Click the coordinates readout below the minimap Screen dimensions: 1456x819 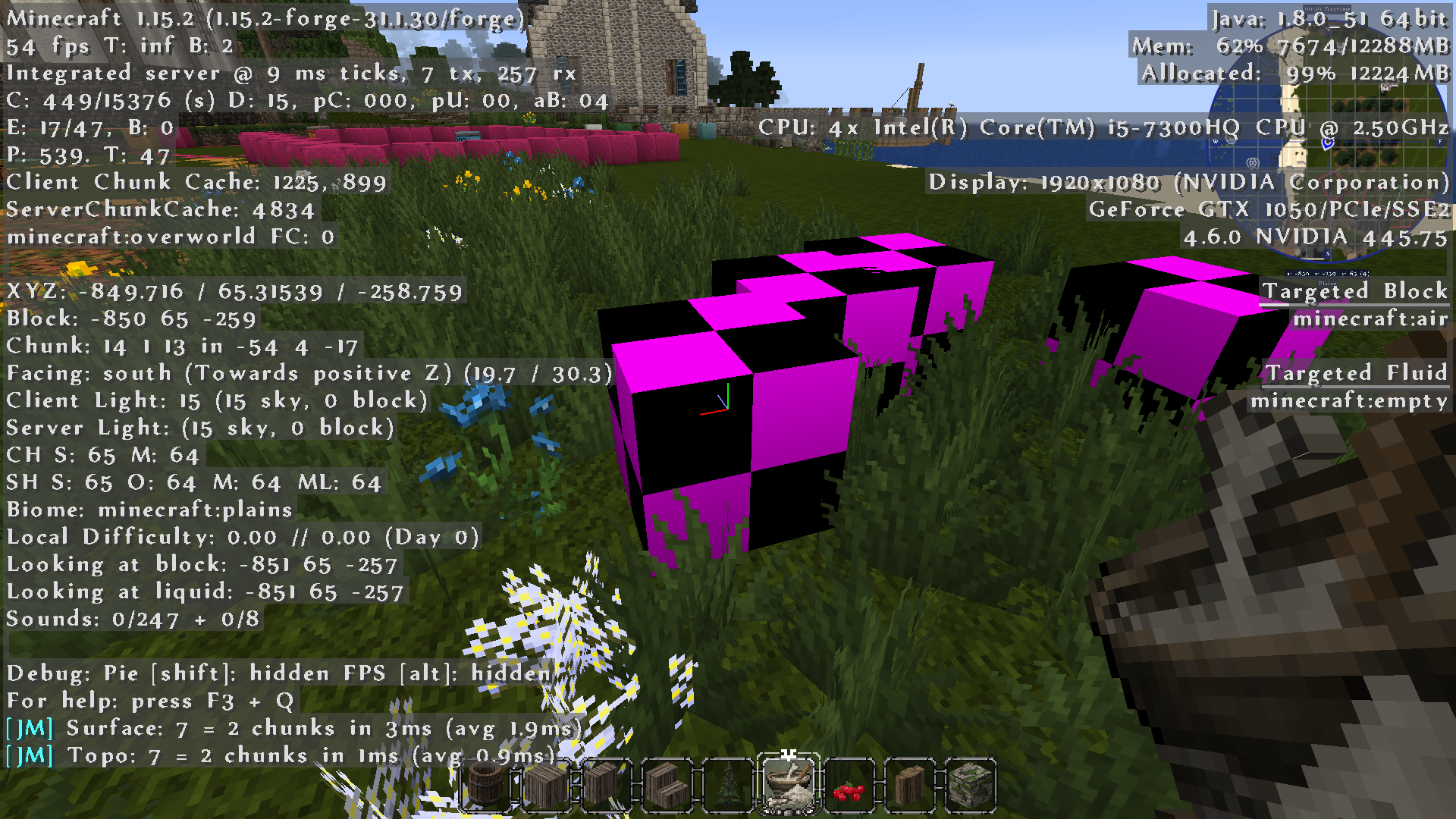[x=1328, y=273]
